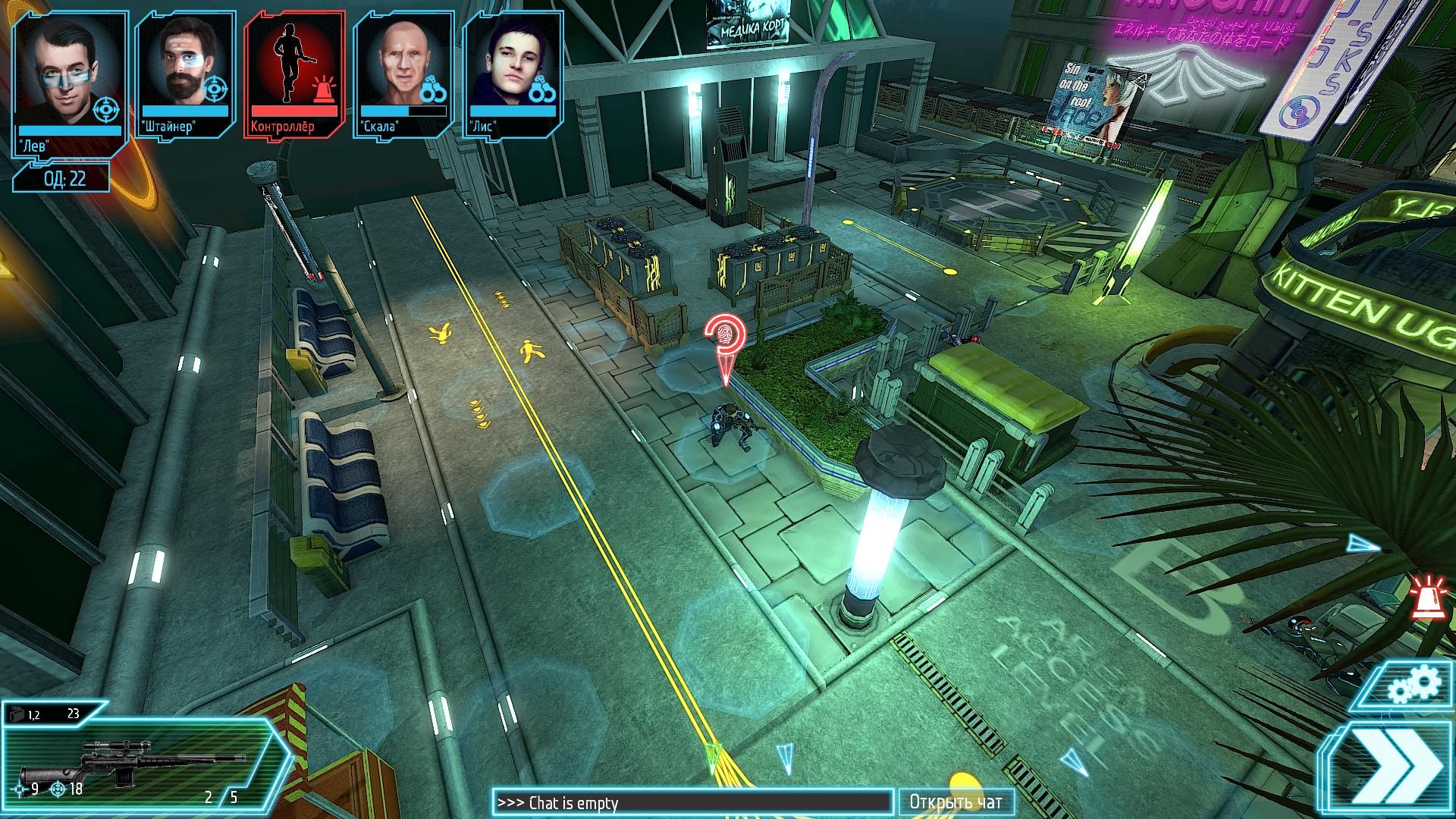
Task: Click the red fingerprint marker
Action: (725, 334)
